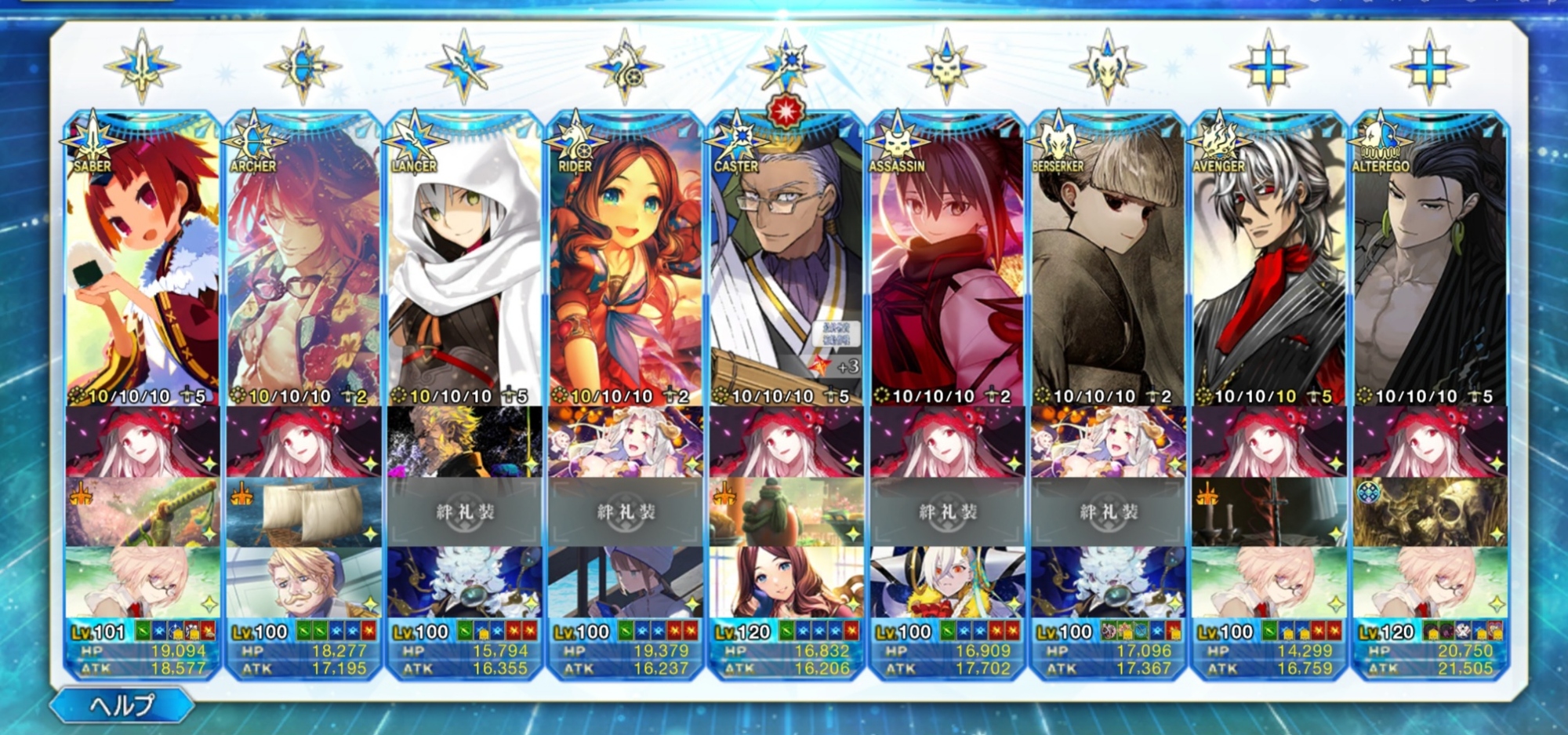This screenshot has width=1568, height=735.
Task: Choose the katana craft essence under Saber
Action: pyautogui.click(x=143, y=512)
